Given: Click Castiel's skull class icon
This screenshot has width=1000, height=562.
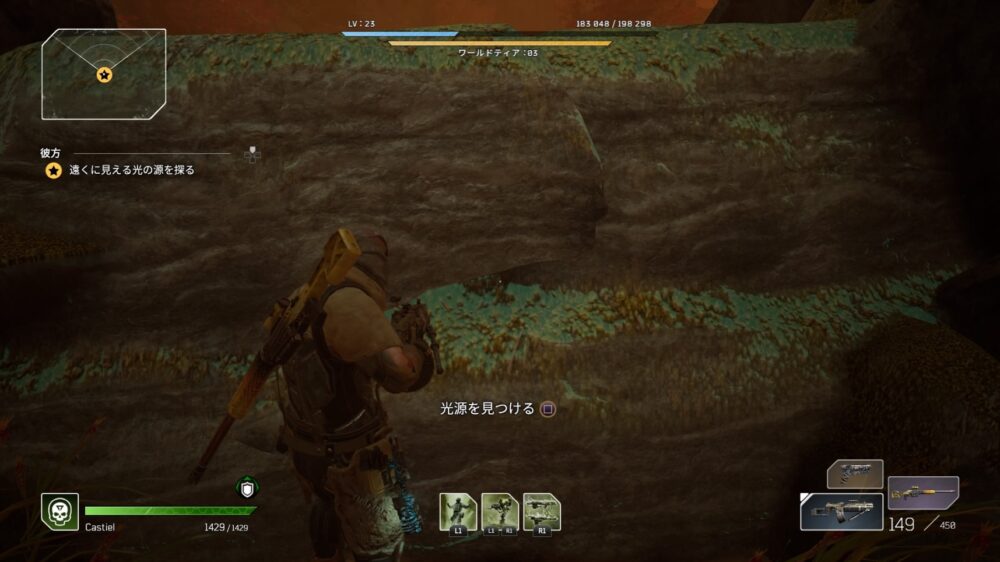Looking at the screenshot, I should tap(59, 511).
